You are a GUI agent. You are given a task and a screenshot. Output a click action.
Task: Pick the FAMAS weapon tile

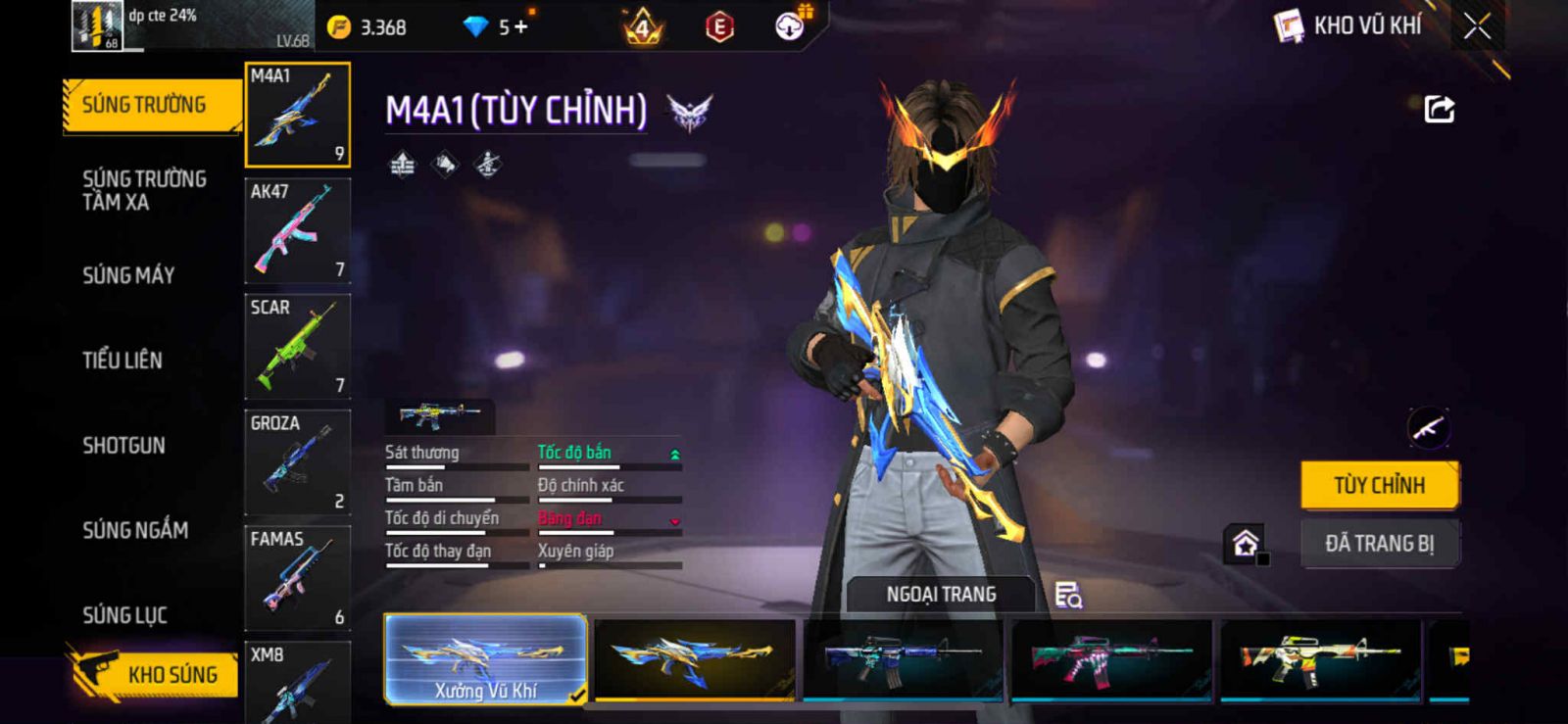click(x=297, y=578)
